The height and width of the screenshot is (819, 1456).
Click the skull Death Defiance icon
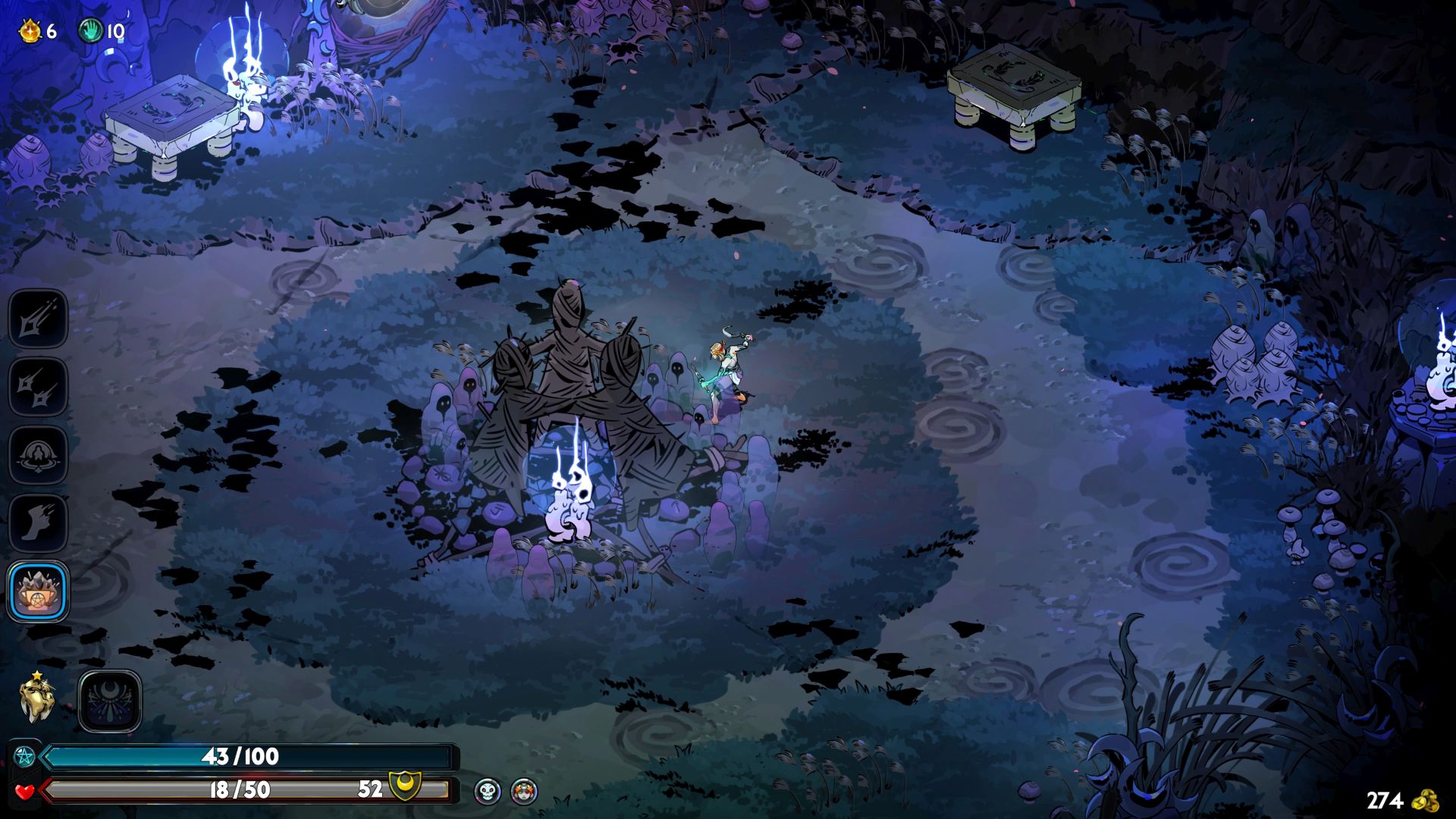pyautogui.click(x=488, y=791)
